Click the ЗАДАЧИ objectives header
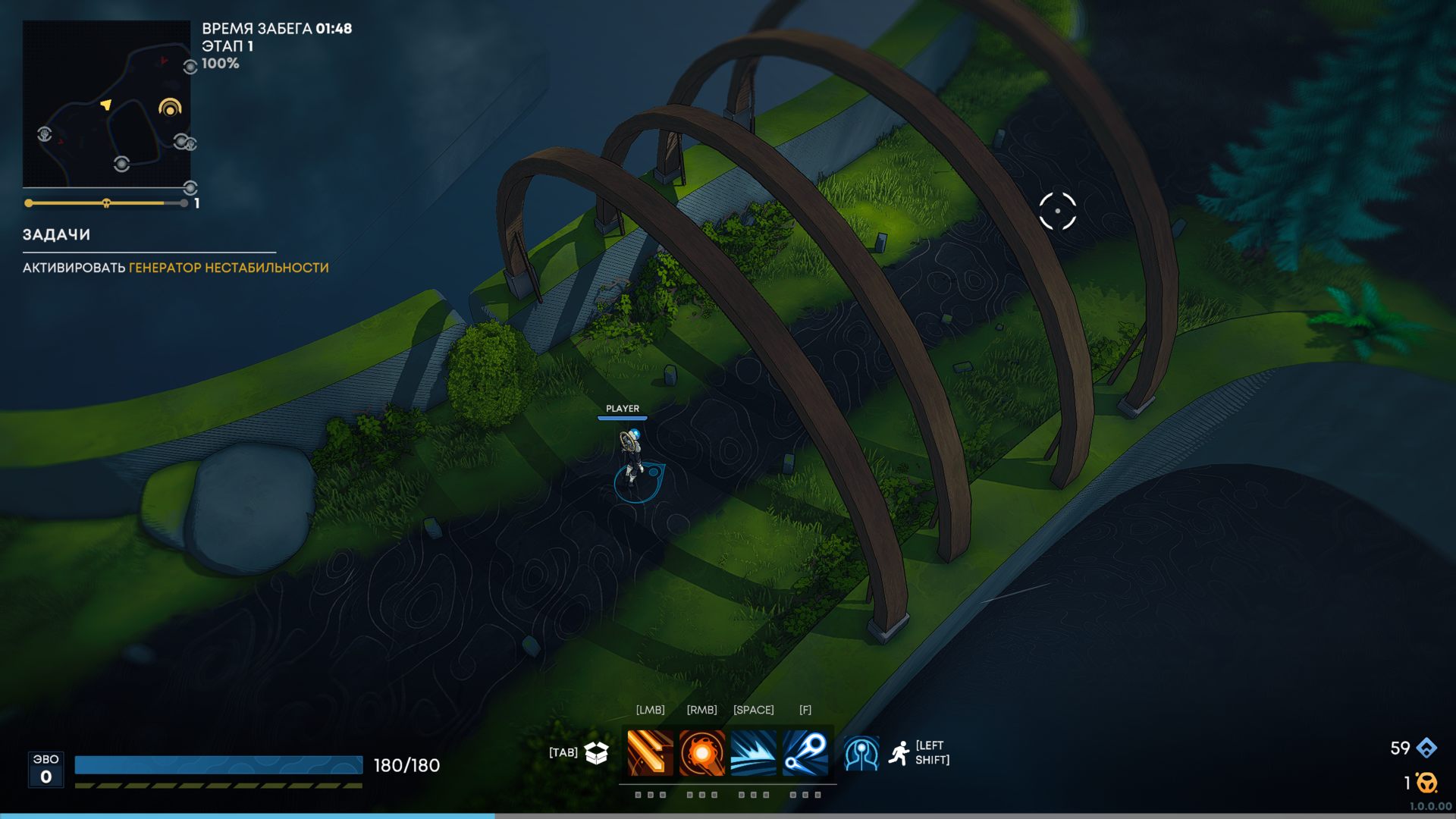Screen dimensions: 1456x819 [56, 235]
